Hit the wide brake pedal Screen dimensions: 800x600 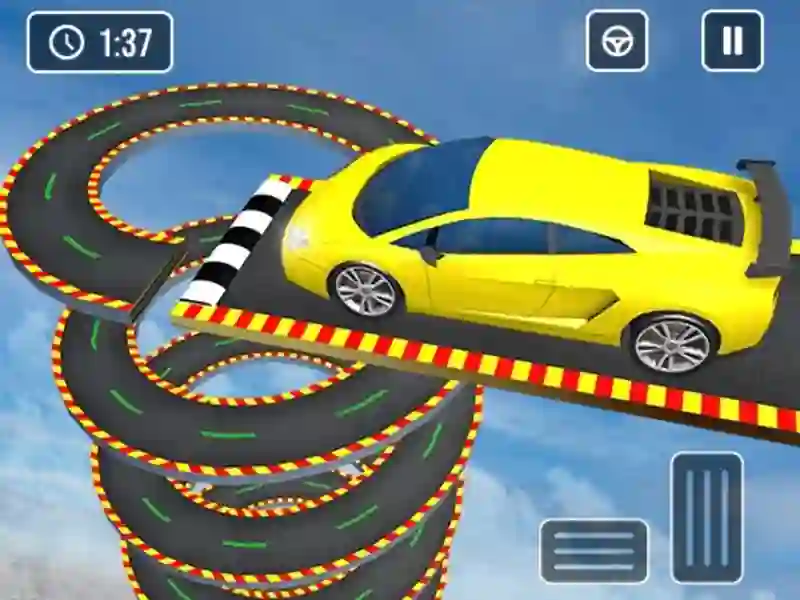click(594, 551)
